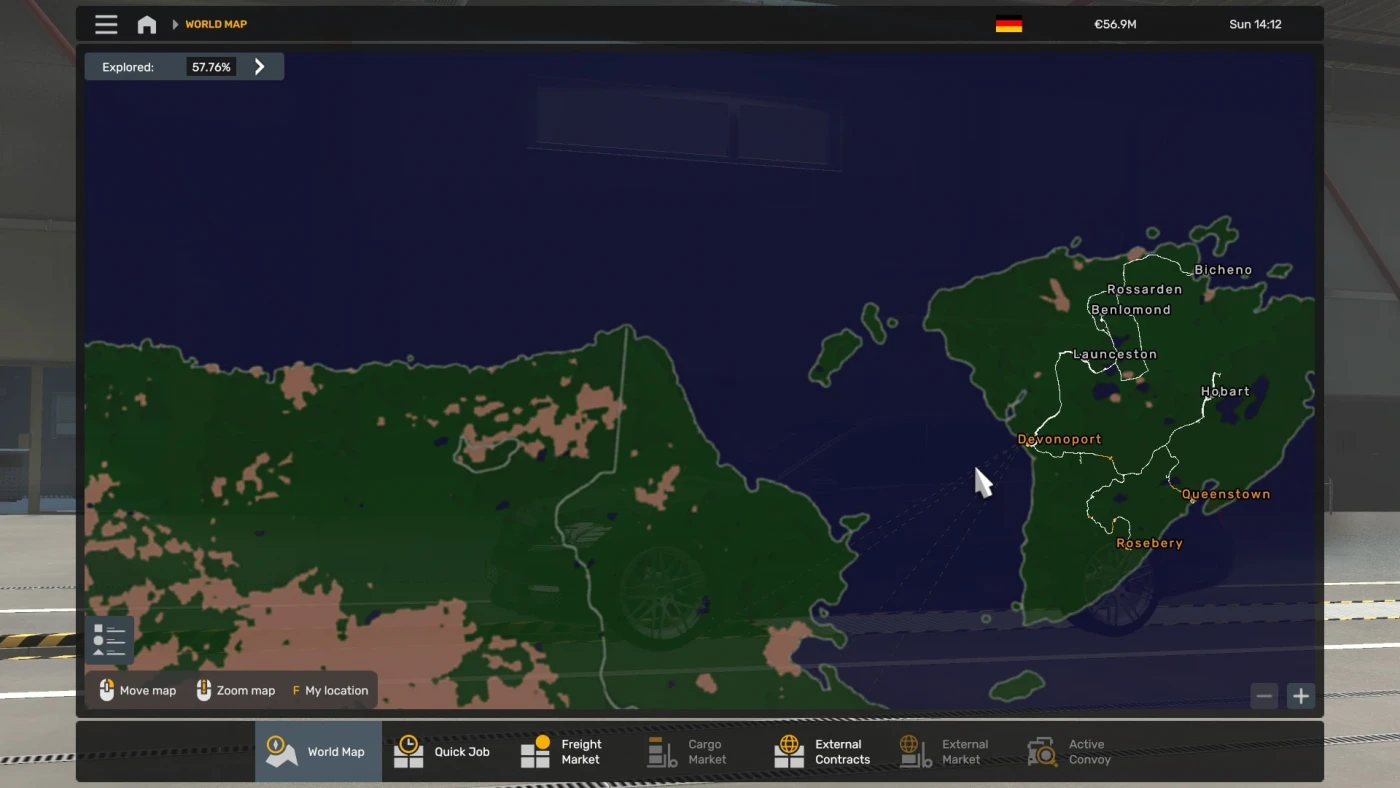Expand the Explored percentage panel
The width and height of the screenshot is (1400, 788).
click(259, 66)
